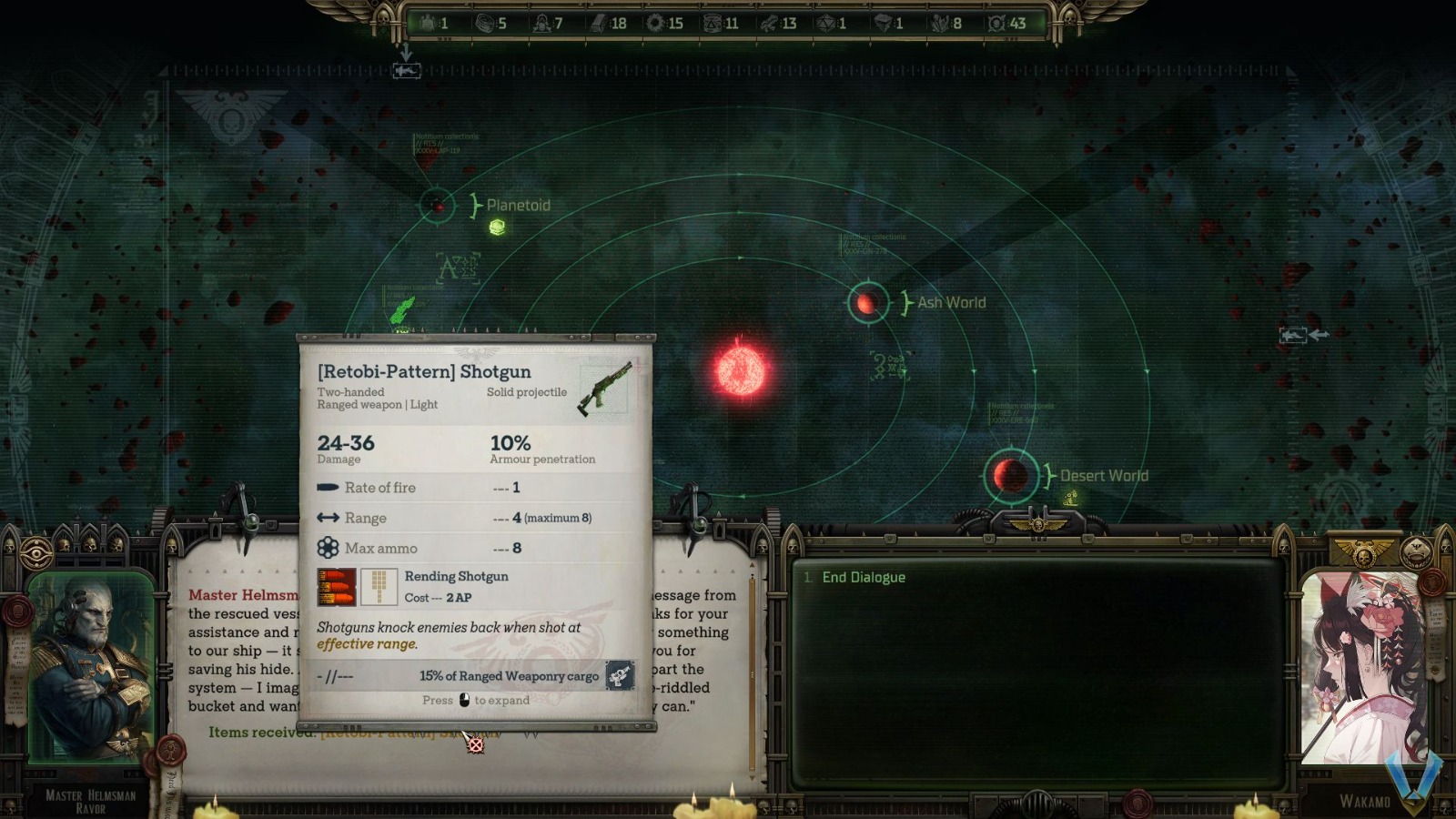The image size is (1456, 819).
Task: Click the Desert World planet marker
Action: [x=1008, y=474]
